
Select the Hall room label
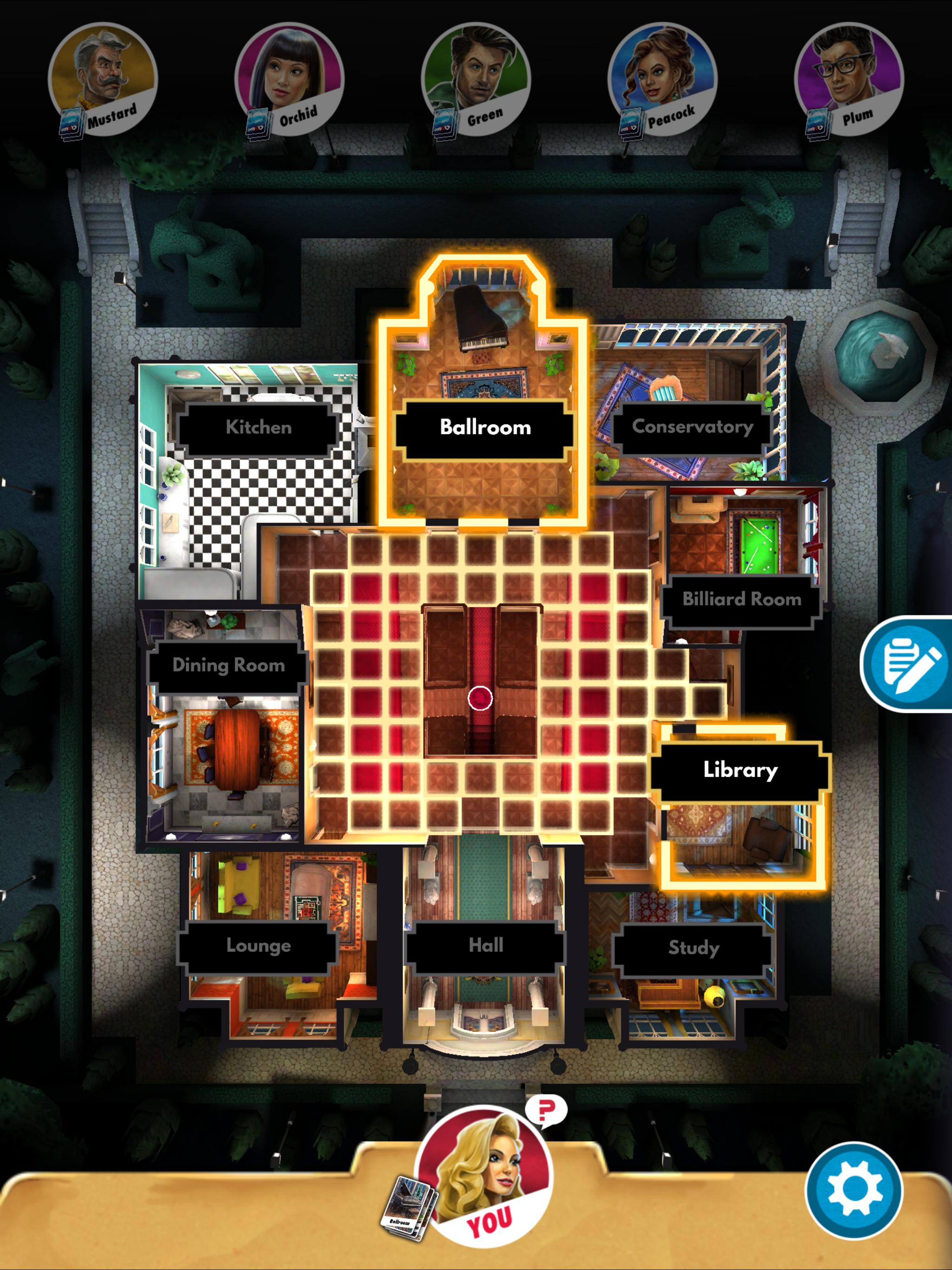tap(486, 946)
